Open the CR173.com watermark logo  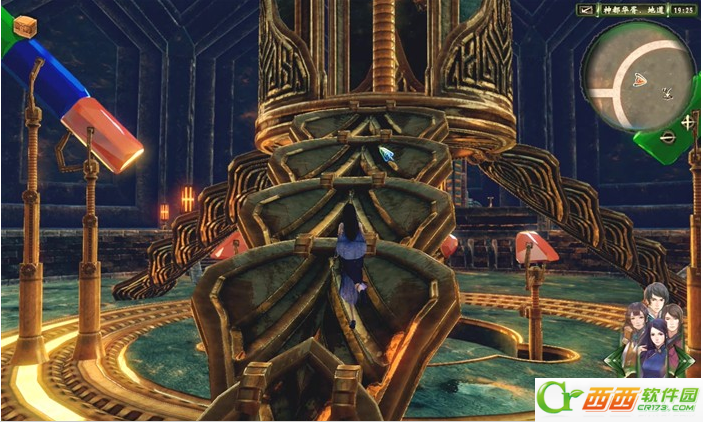pos(619,399)
